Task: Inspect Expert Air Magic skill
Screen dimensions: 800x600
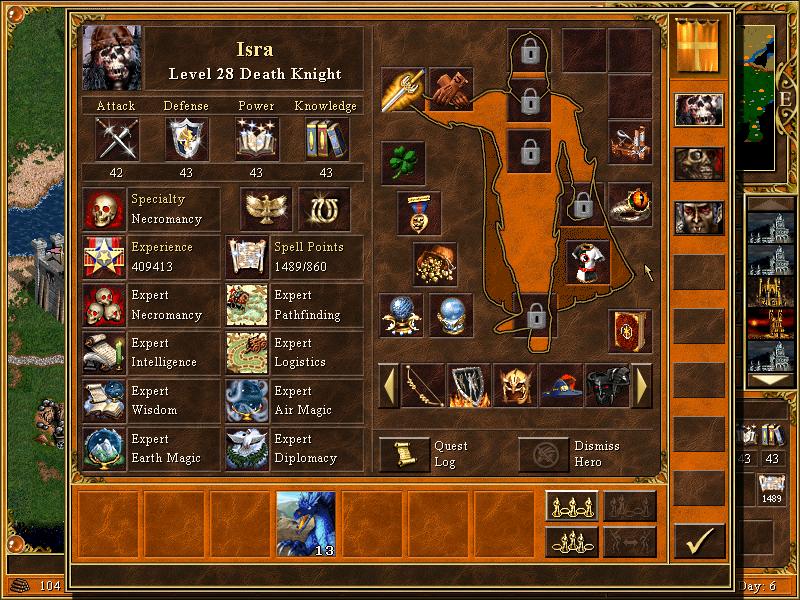Action: click(247, 400)
